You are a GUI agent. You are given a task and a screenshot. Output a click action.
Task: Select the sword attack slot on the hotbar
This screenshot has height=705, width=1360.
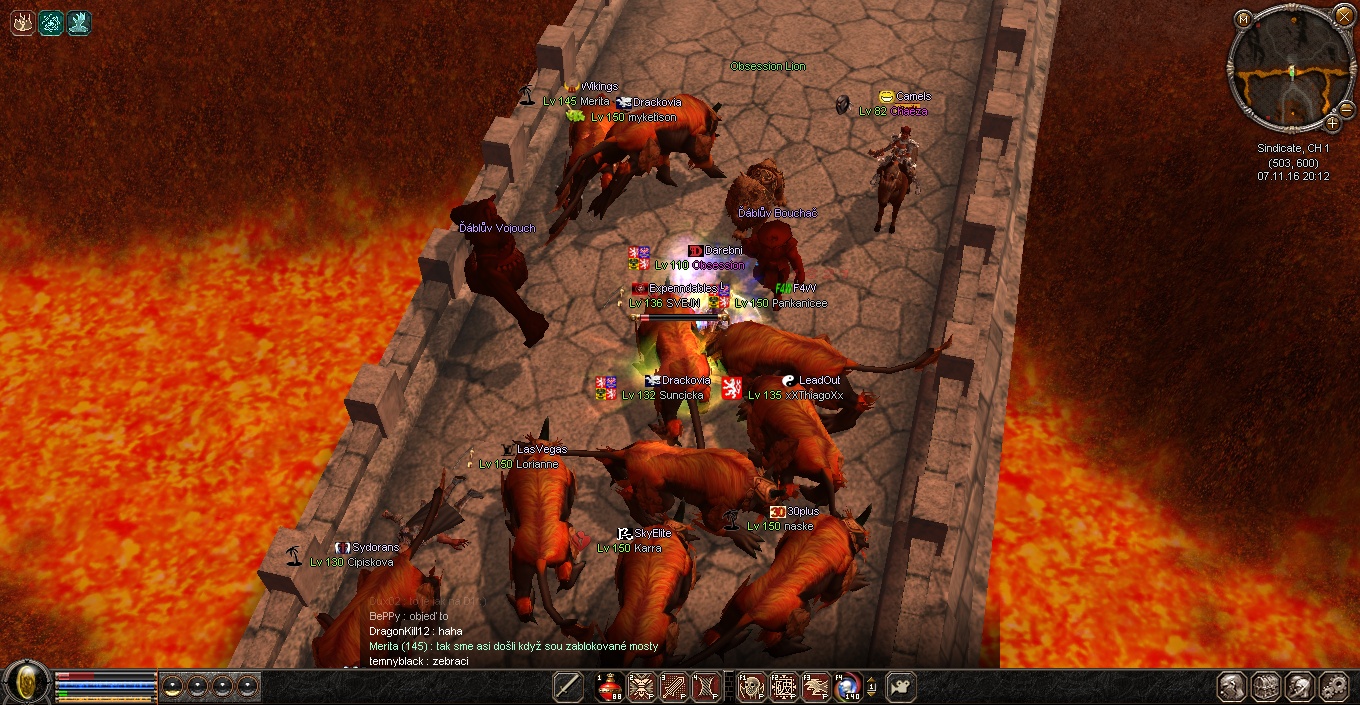[568, 687]
